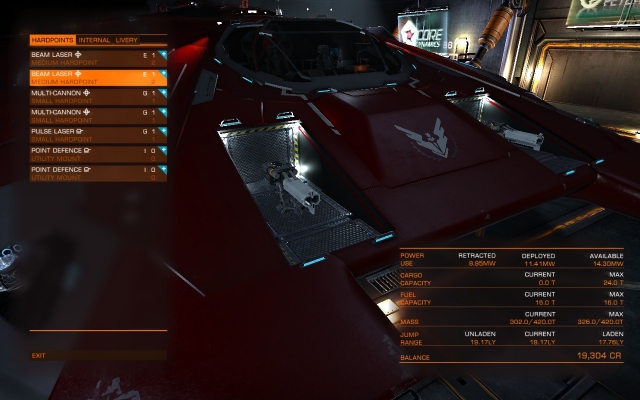Image resolution: width=640 pixels, height=400 pixels.
Task: Choose the unhighlighted Beam Laser row
Action: coord(97,58)
